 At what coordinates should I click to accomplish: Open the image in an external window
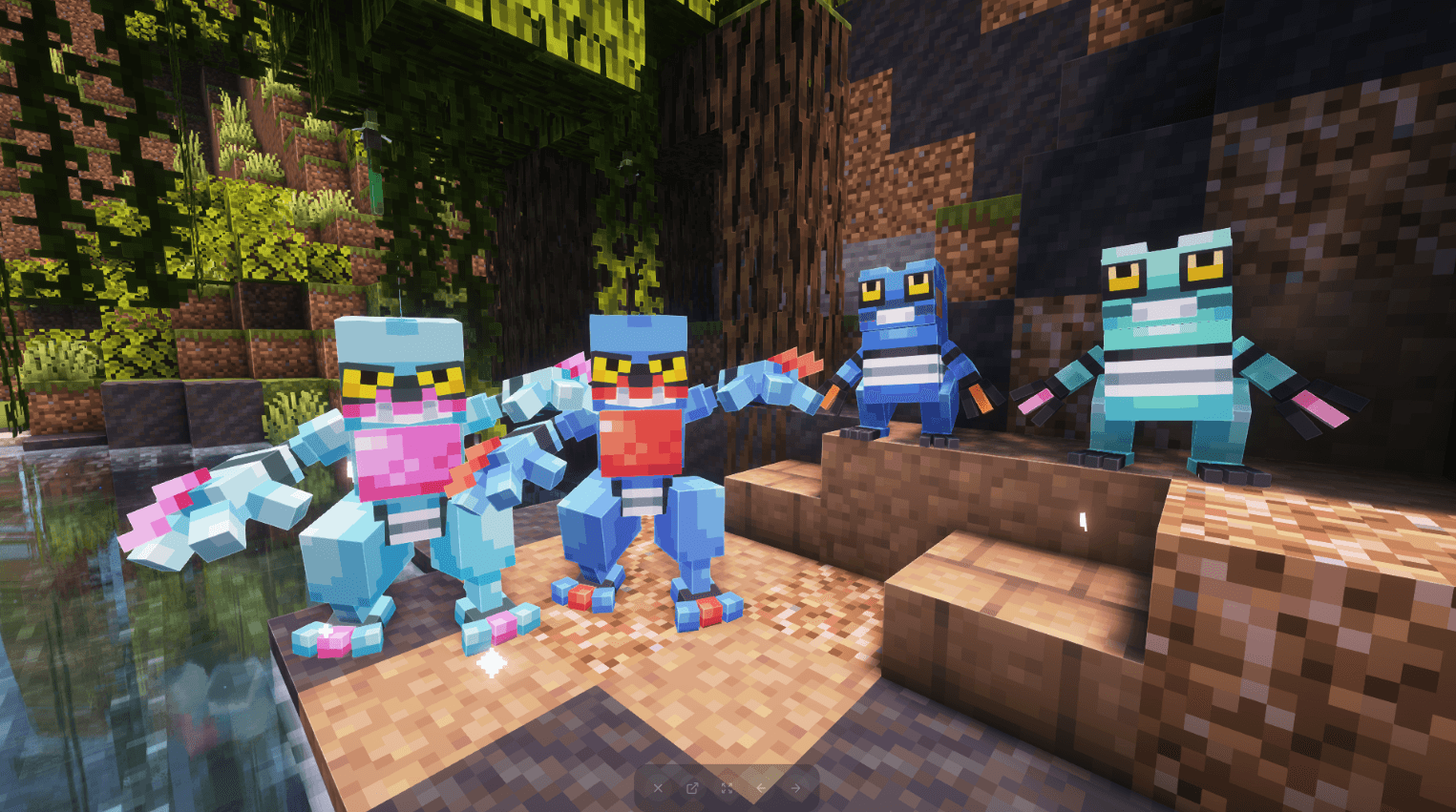[692, 788]
